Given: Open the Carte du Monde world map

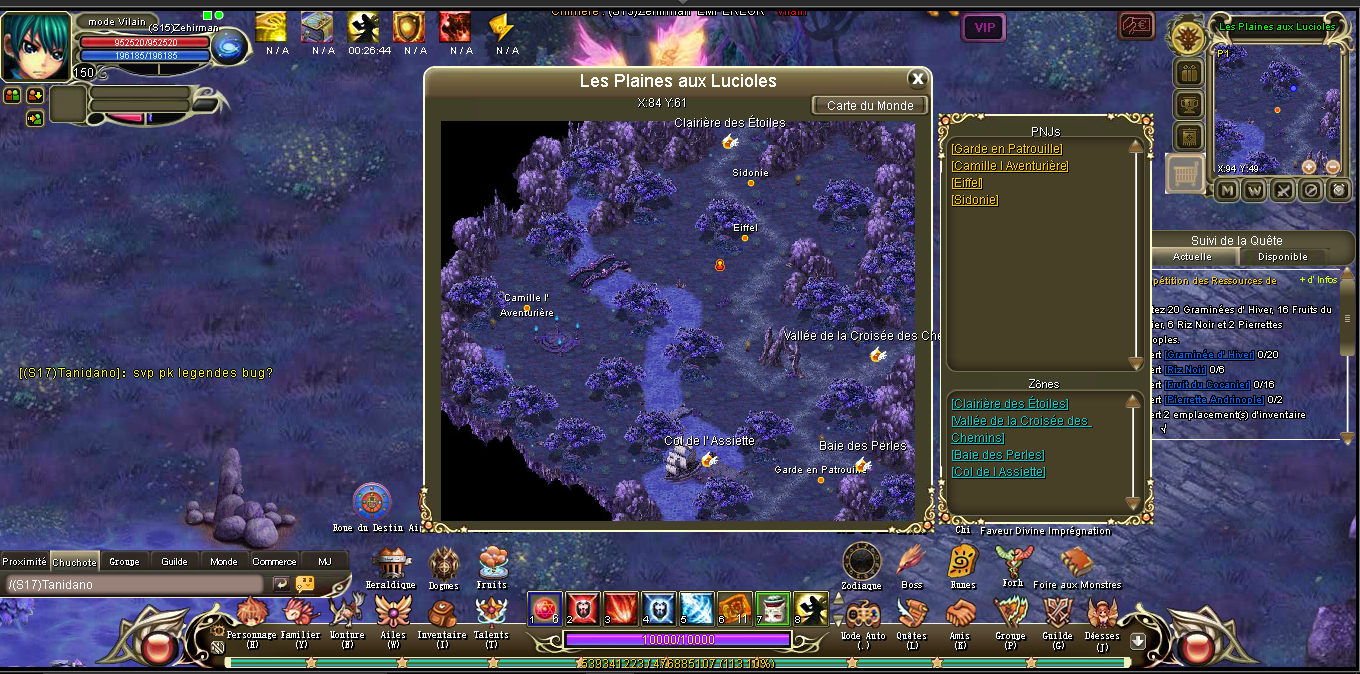Looking at the screenshot, I should click(870, 105).
